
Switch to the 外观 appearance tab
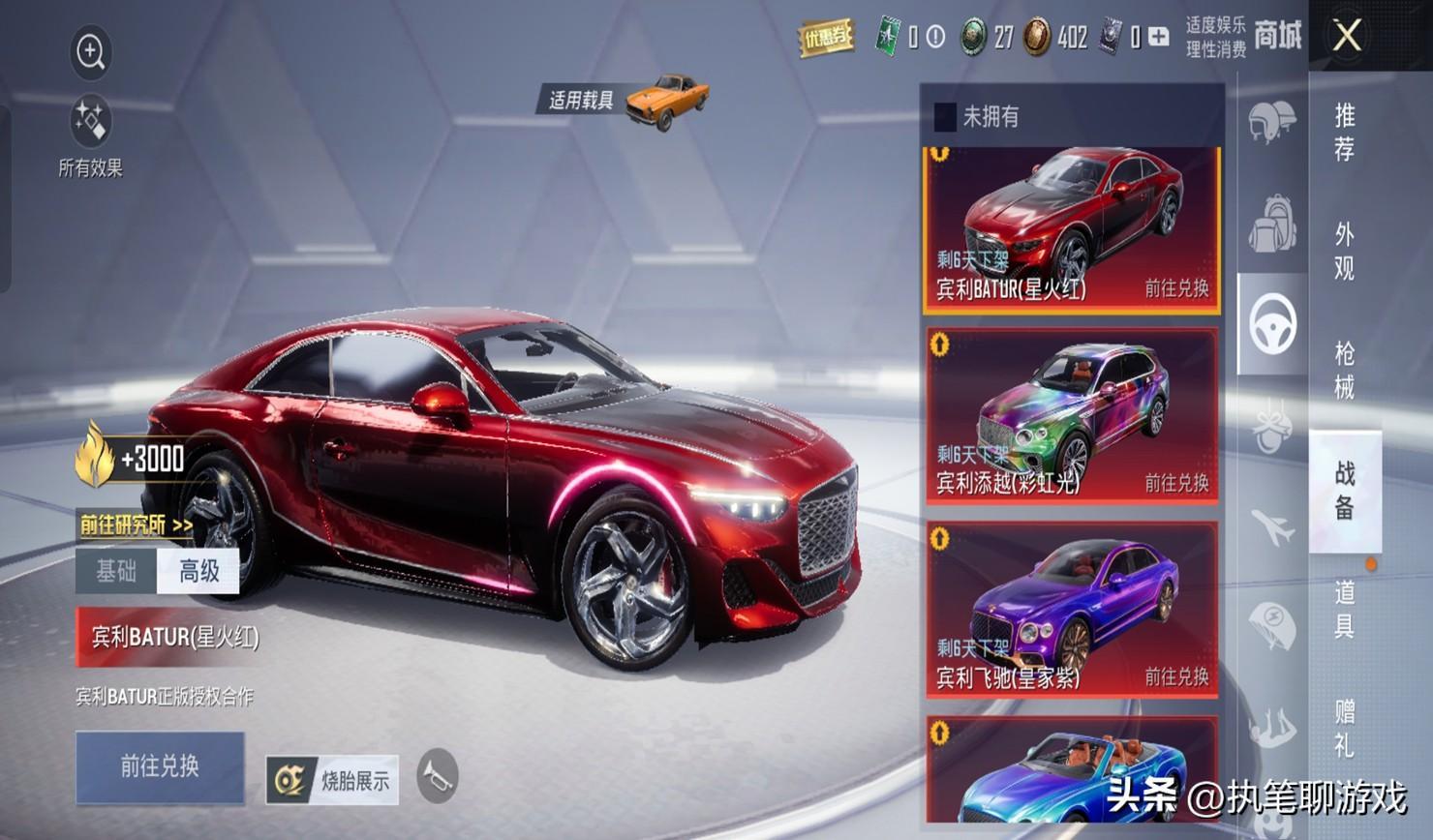click(1344, 251)
